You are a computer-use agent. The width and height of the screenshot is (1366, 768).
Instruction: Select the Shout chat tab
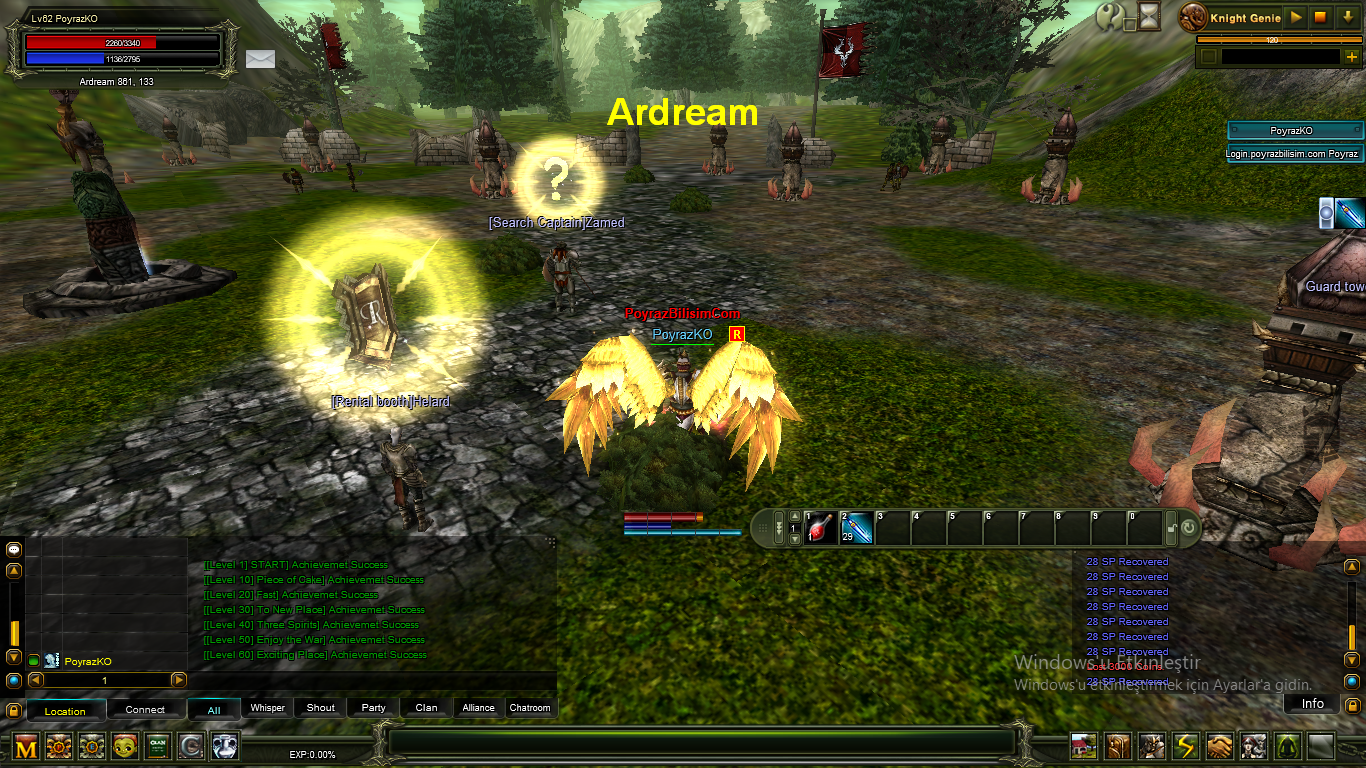point(321,708)
